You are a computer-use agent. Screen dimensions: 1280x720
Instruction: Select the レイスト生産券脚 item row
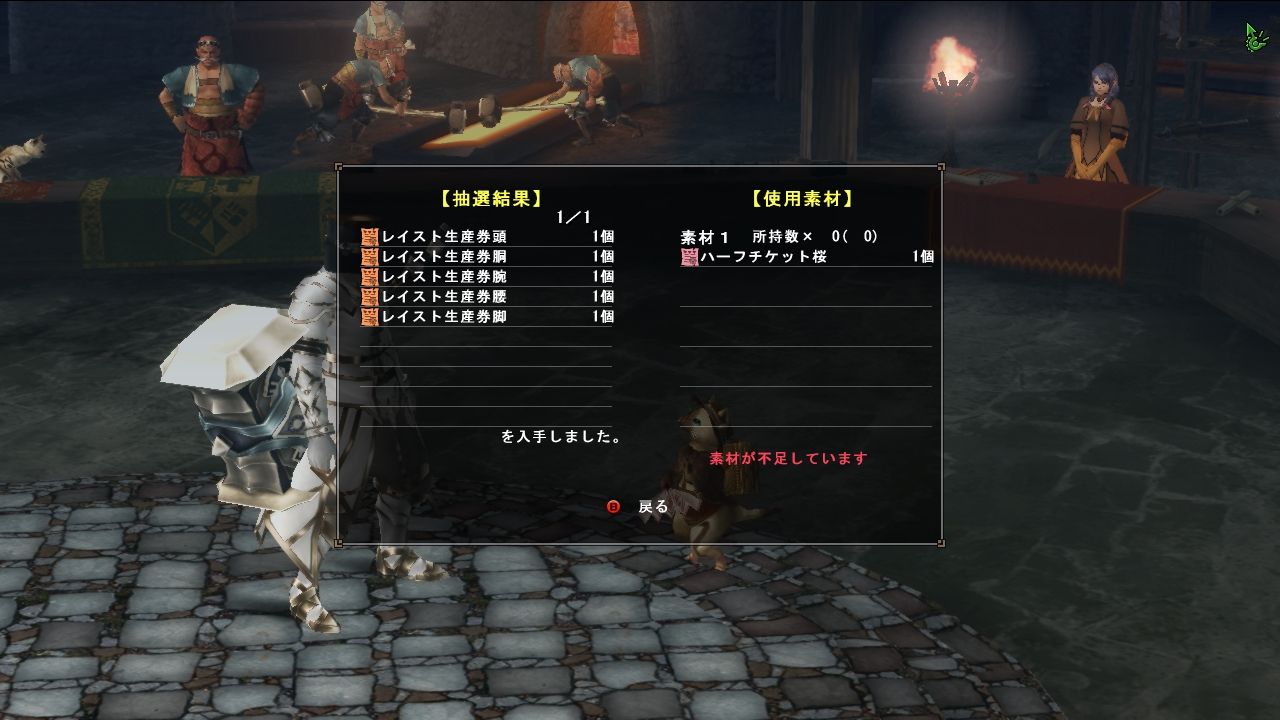(x=470, y=317)
